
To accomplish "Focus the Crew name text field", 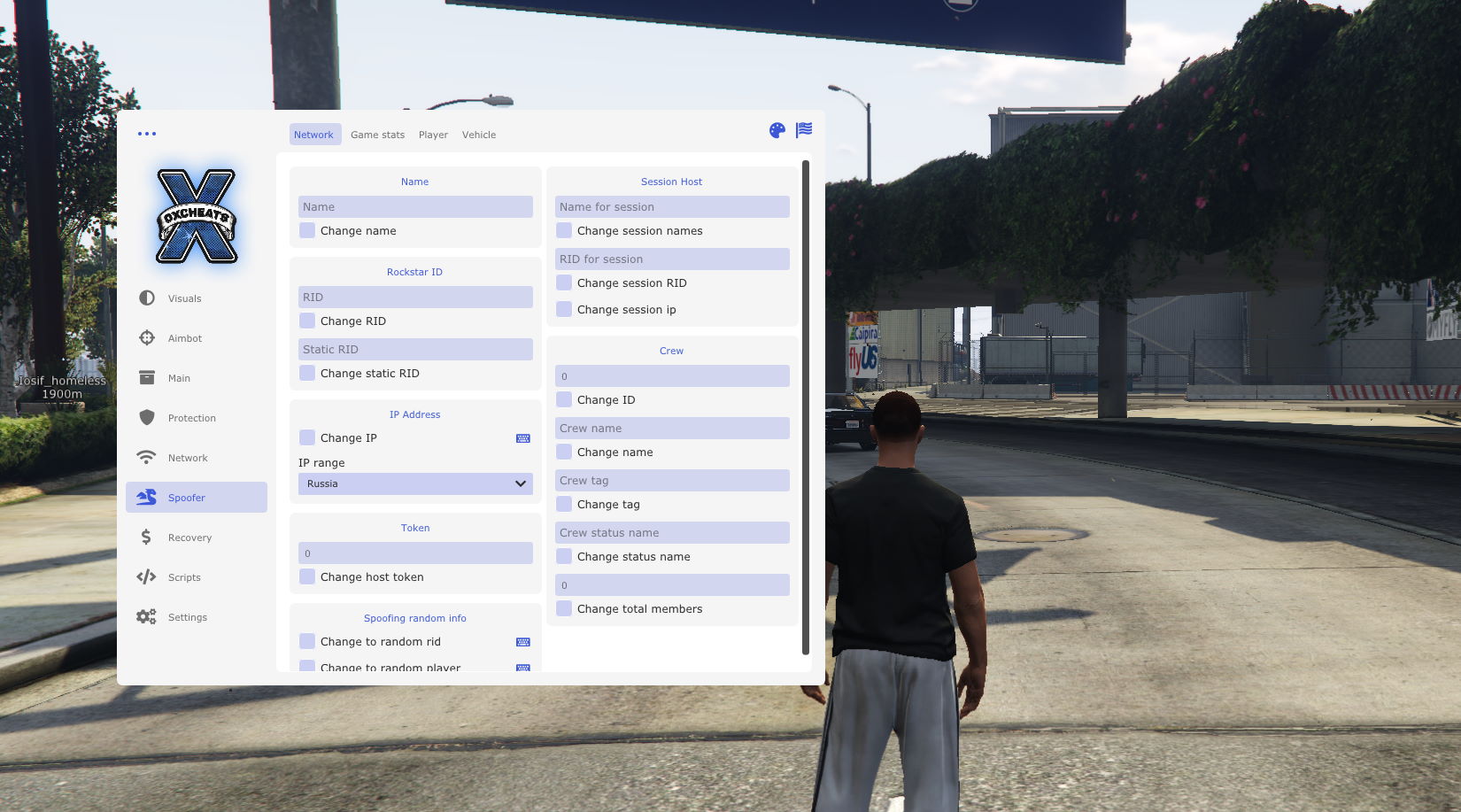I will [672, 428].
